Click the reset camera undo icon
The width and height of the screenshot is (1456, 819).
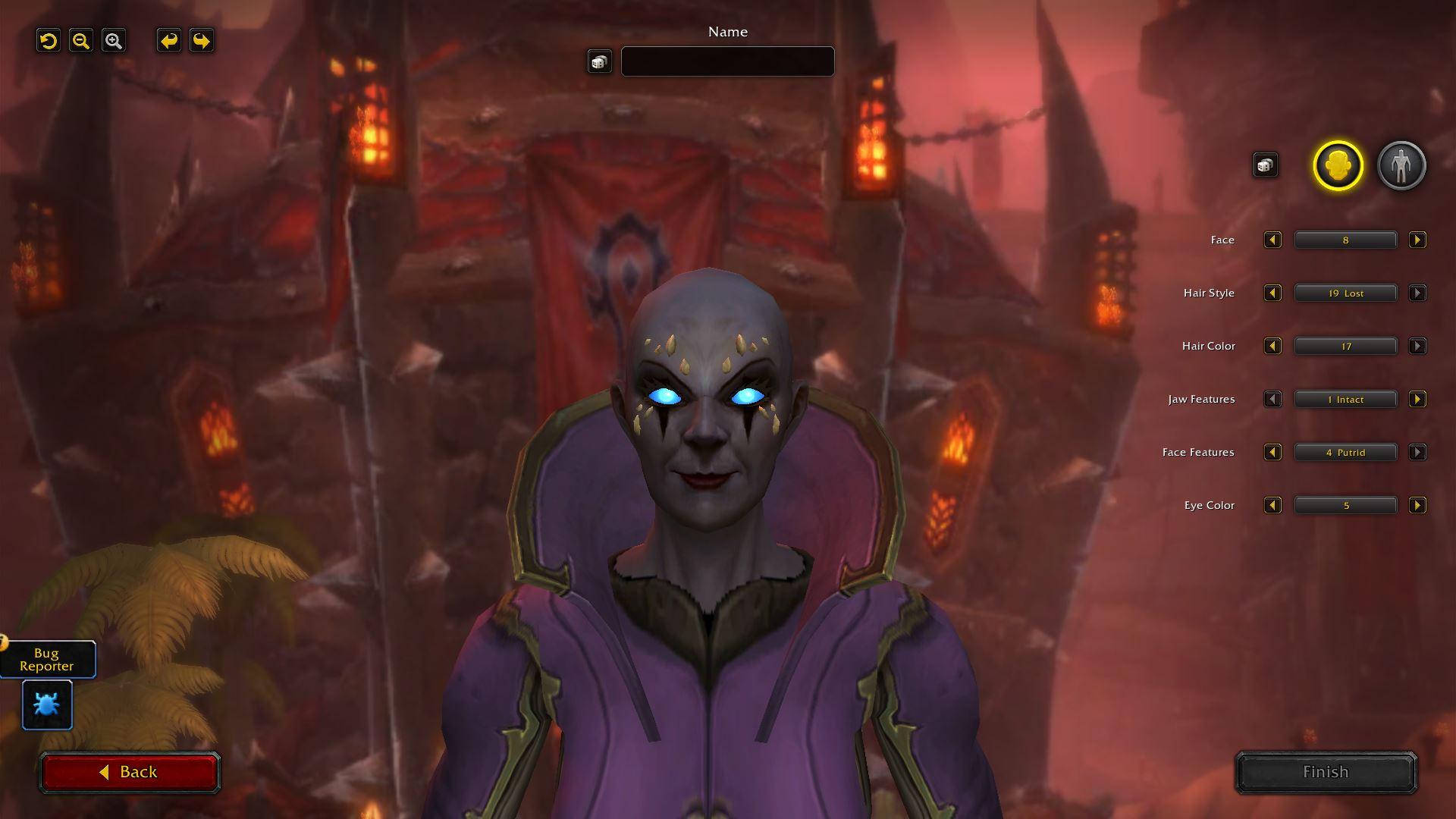pos(49,41)
